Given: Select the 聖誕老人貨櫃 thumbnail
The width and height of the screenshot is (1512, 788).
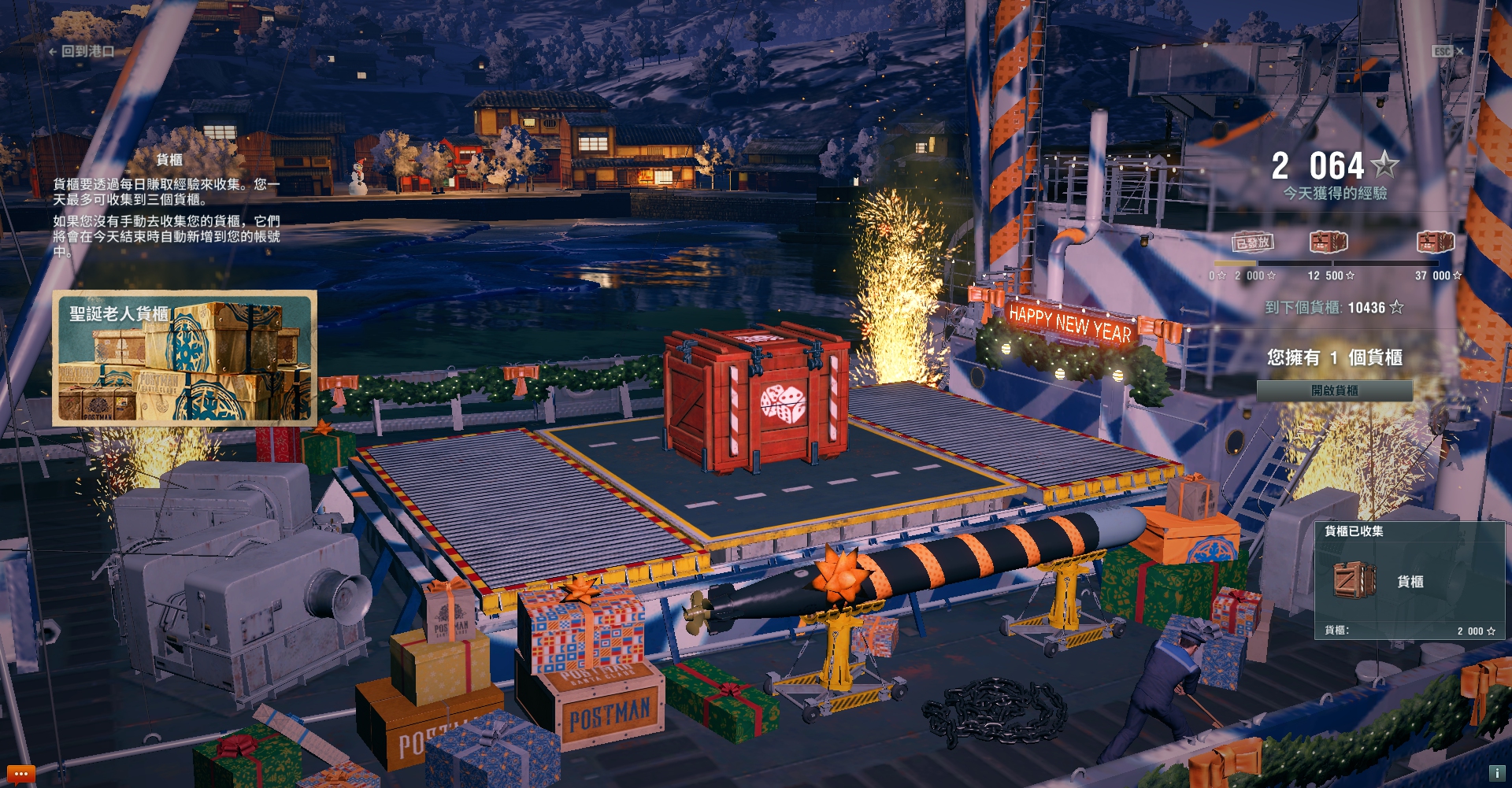Looking at the screenshot, I should pyautogui.click(x=185, y=358).
